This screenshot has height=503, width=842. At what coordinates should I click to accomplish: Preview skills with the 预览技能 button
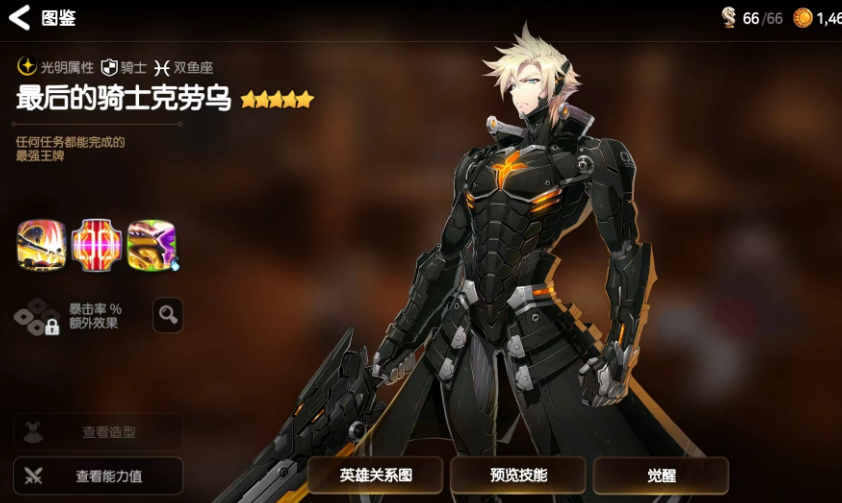[519, 475]
